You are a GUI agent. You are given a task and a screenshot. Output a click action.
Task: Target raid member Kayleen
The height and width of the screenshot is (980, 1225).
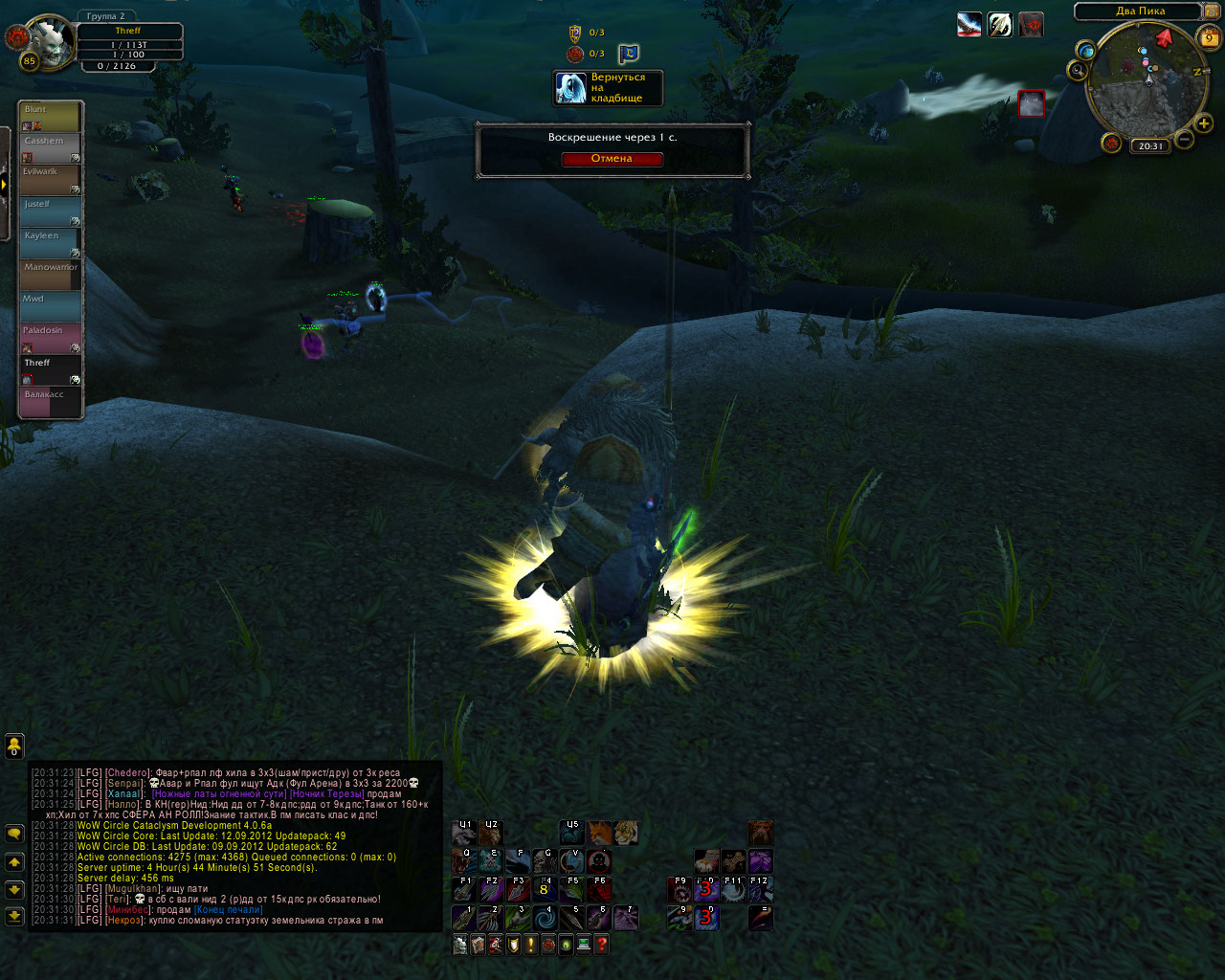pyautogui.click(x=51, y=243)
